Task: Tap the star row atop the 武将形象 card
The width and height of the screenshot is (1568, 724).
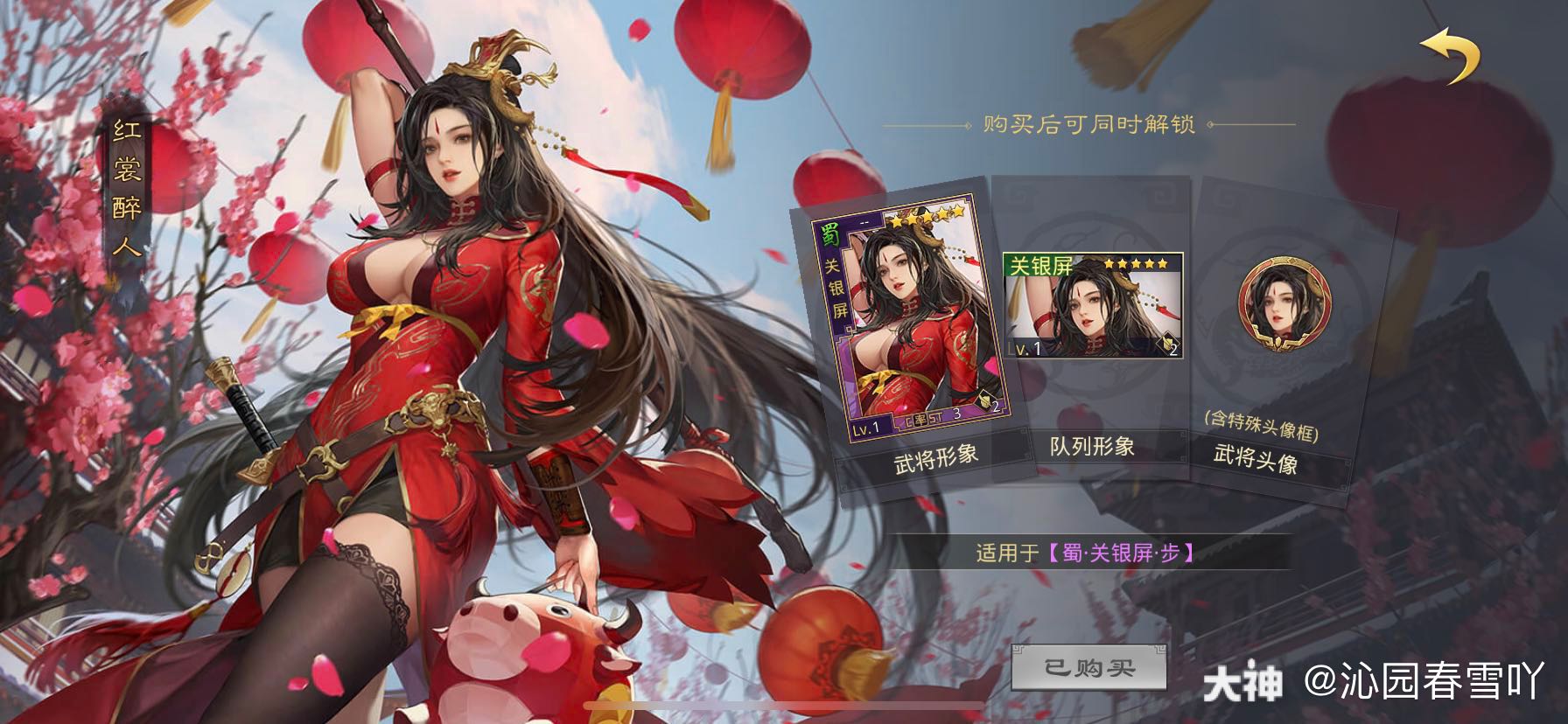Action: coord(929,218)
